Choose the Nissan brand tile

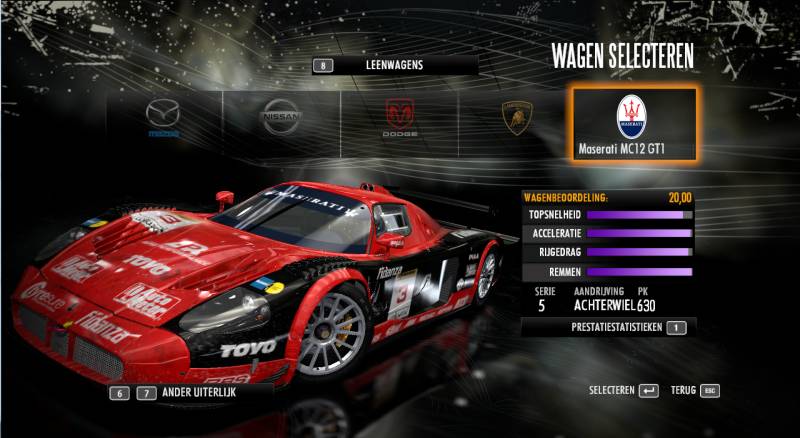281,118
